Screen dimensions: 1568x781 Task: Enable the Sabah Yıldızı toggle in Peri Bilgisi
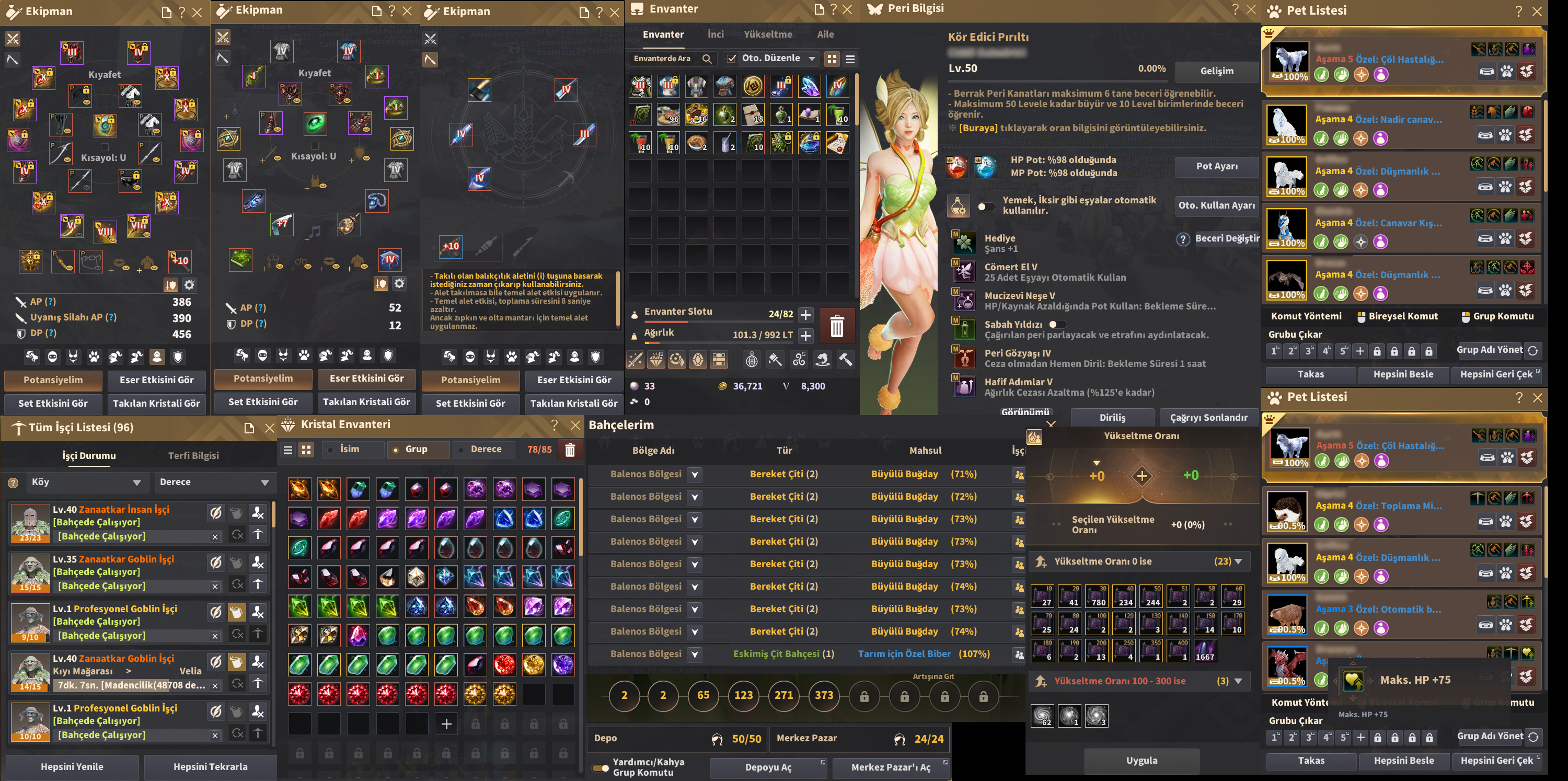[x=1057, y=325]
